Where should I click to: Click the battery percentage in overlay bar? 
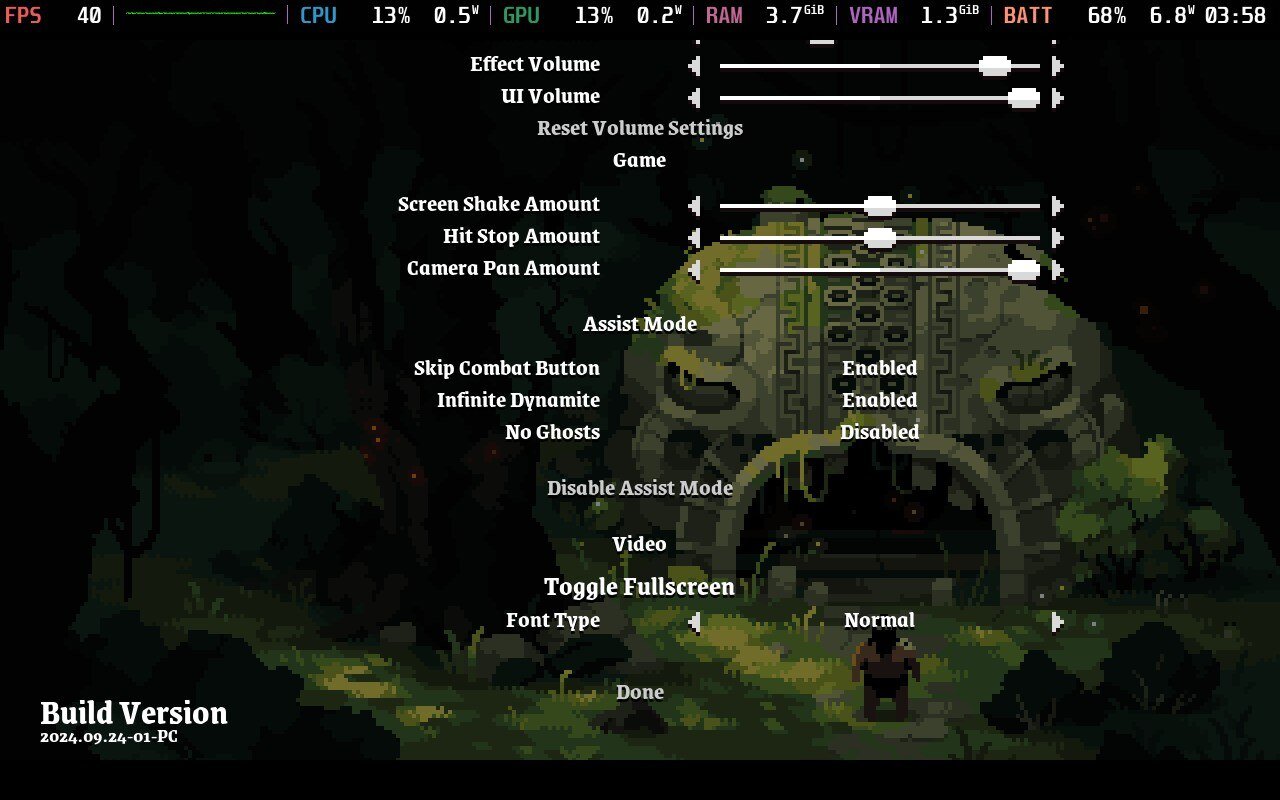(1105, 15)
